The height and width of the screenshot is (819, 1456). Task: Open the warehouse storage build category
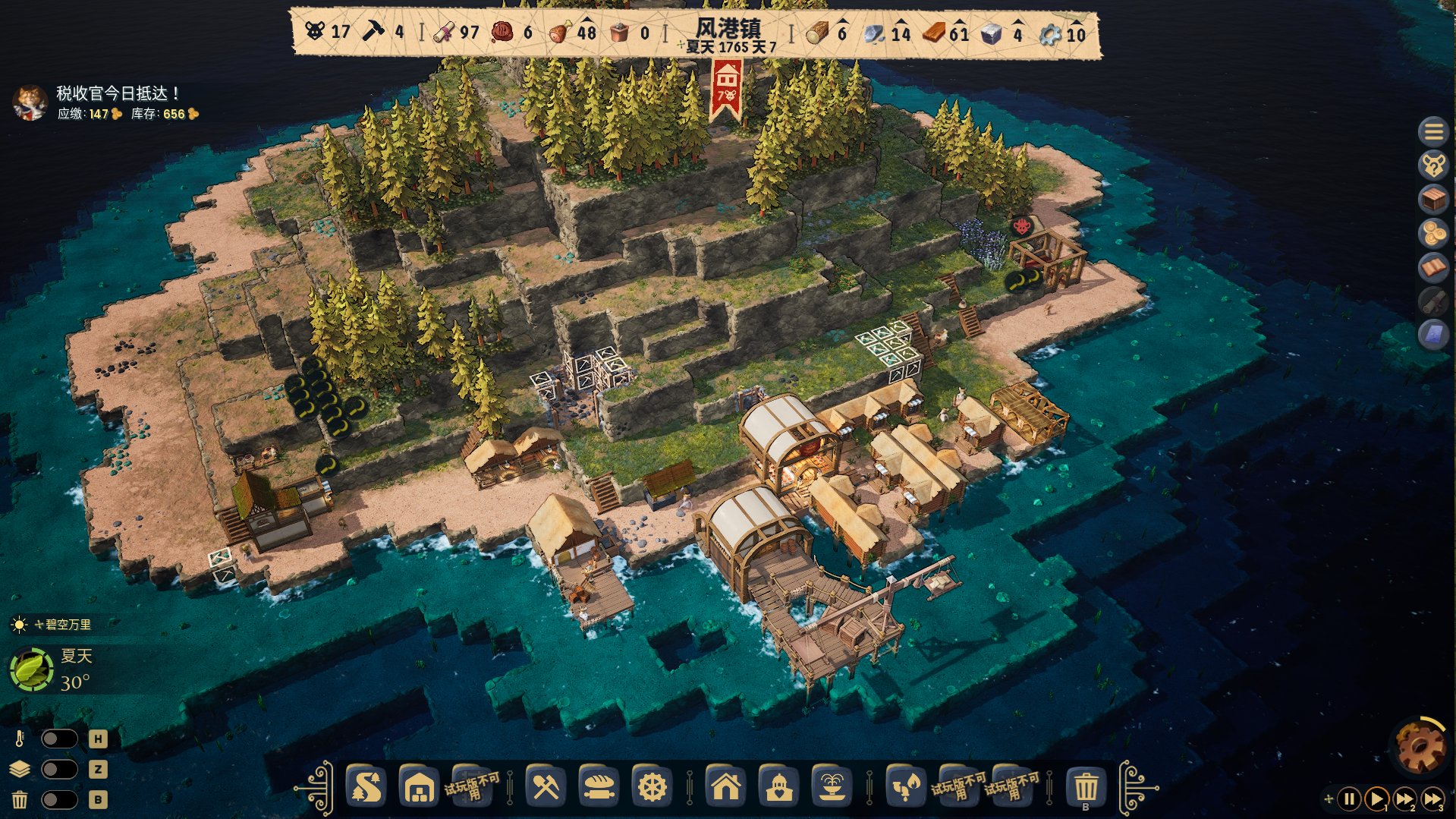tap(419, 787)
